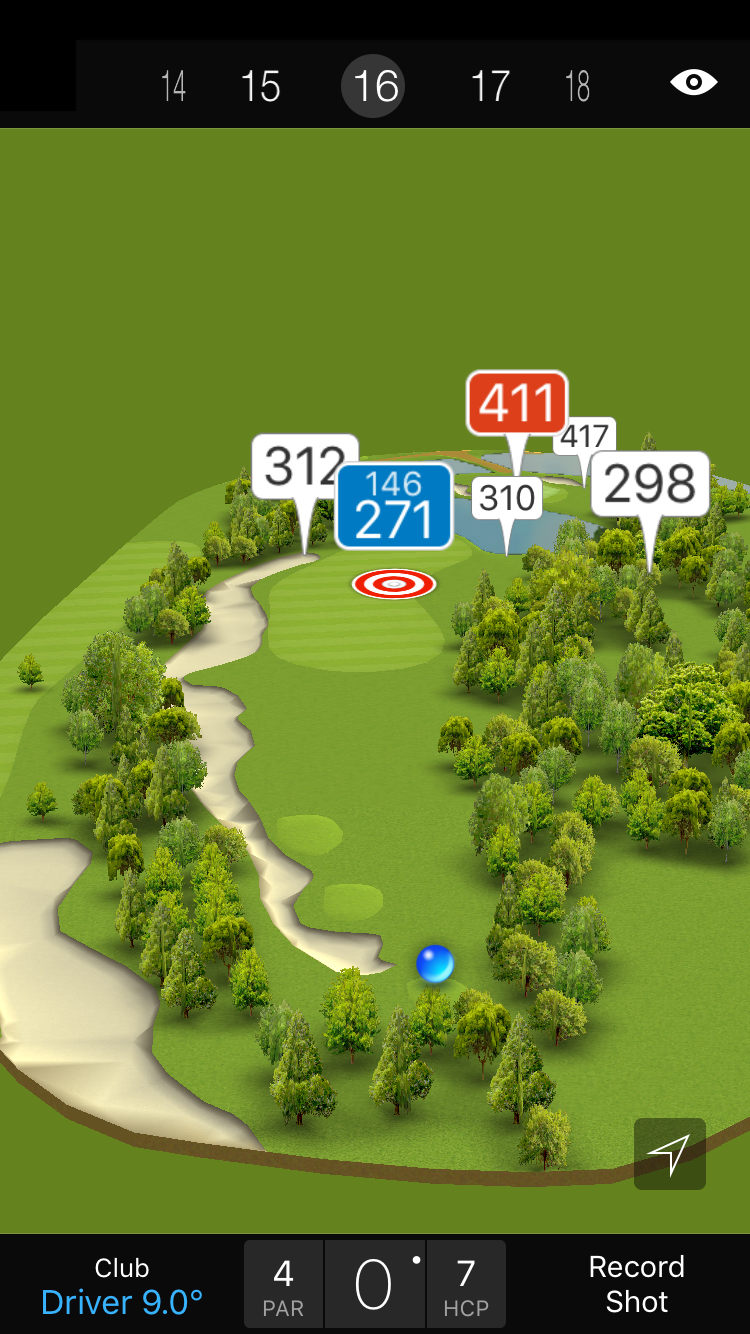Screen dimensions: 750x1334
Task: Select the 310 distance marker
Action: tap(507, 497)
